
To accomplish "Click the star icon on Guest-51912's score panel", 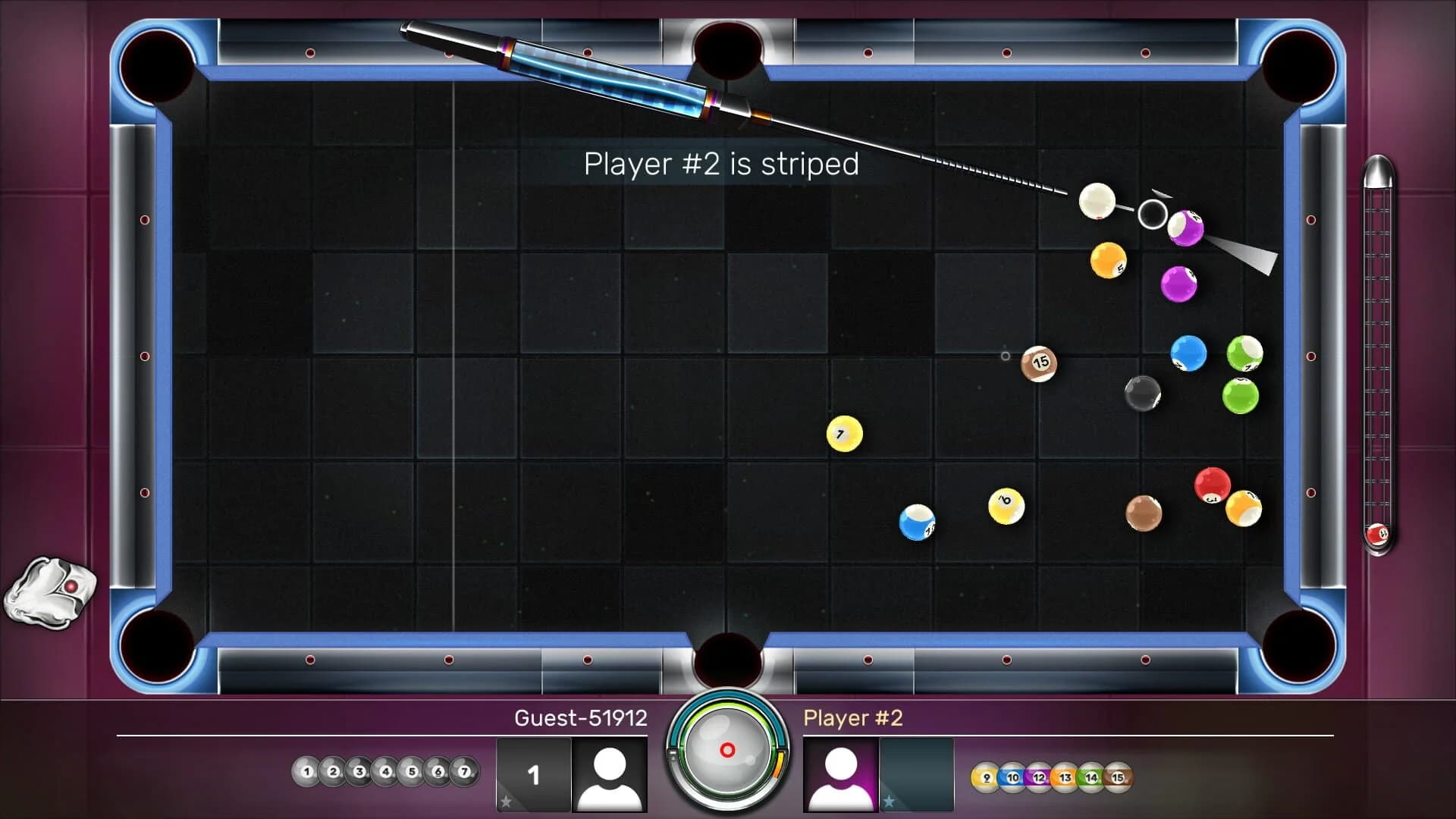I will 504,801.
